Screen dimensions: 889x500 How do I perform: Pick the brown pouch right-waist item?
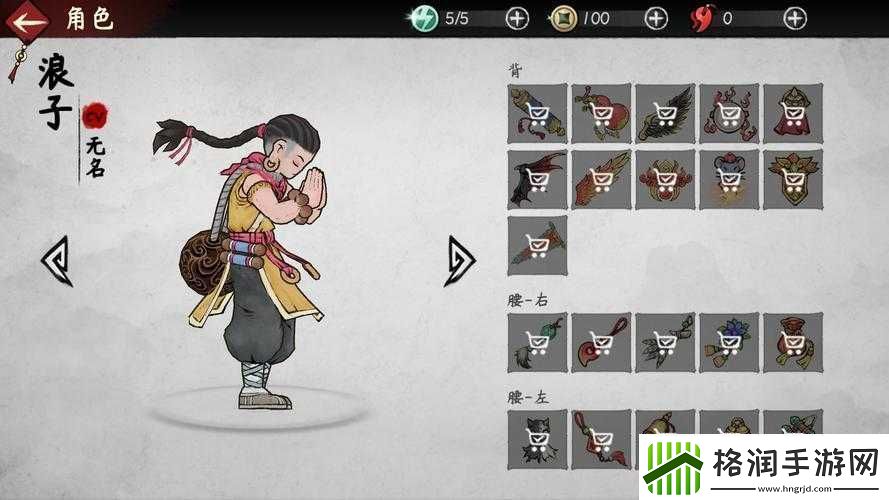[793, 343]
